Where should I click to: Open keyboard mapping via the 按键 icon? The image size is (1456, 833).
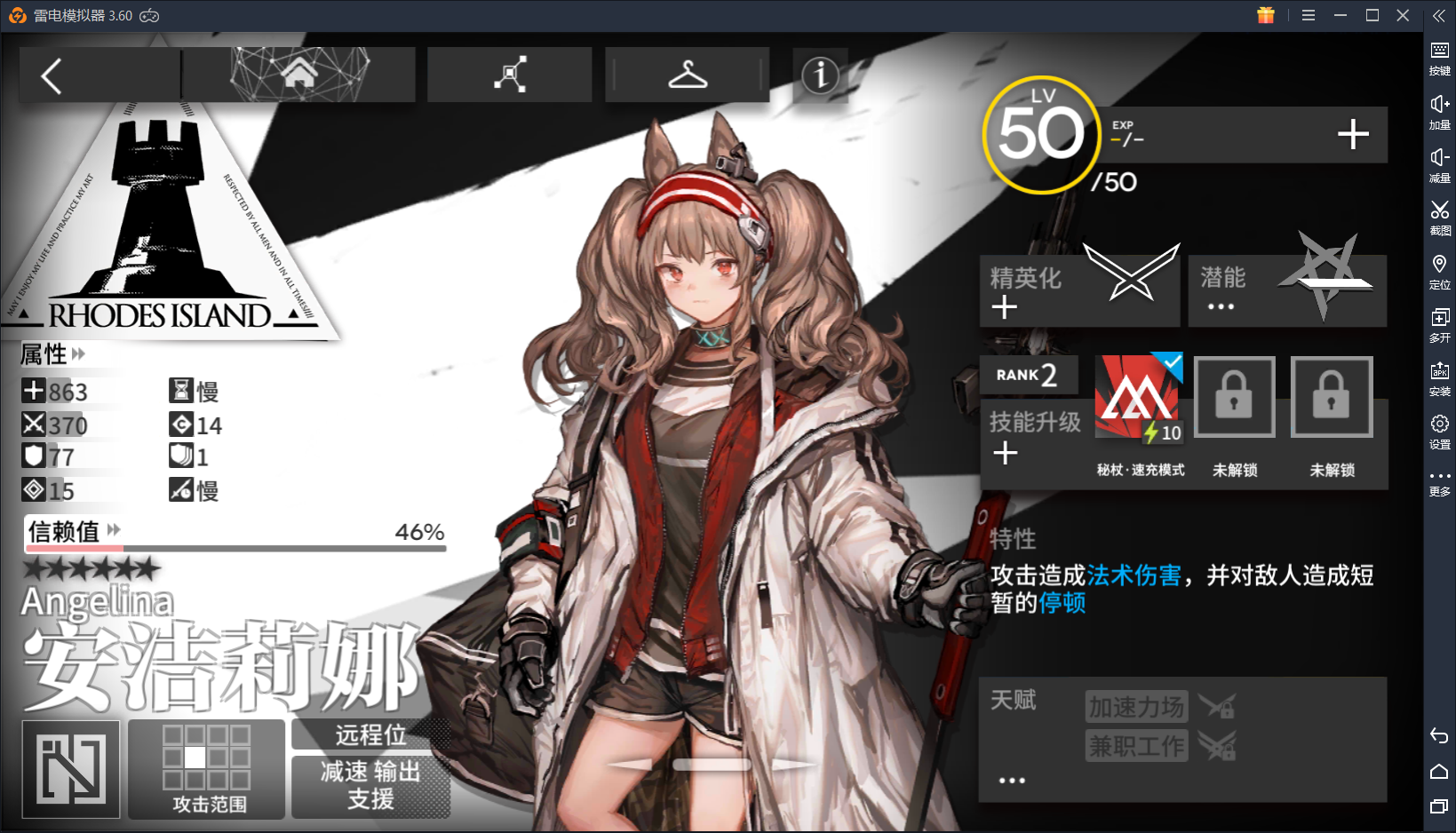[x=1439, y=56]
